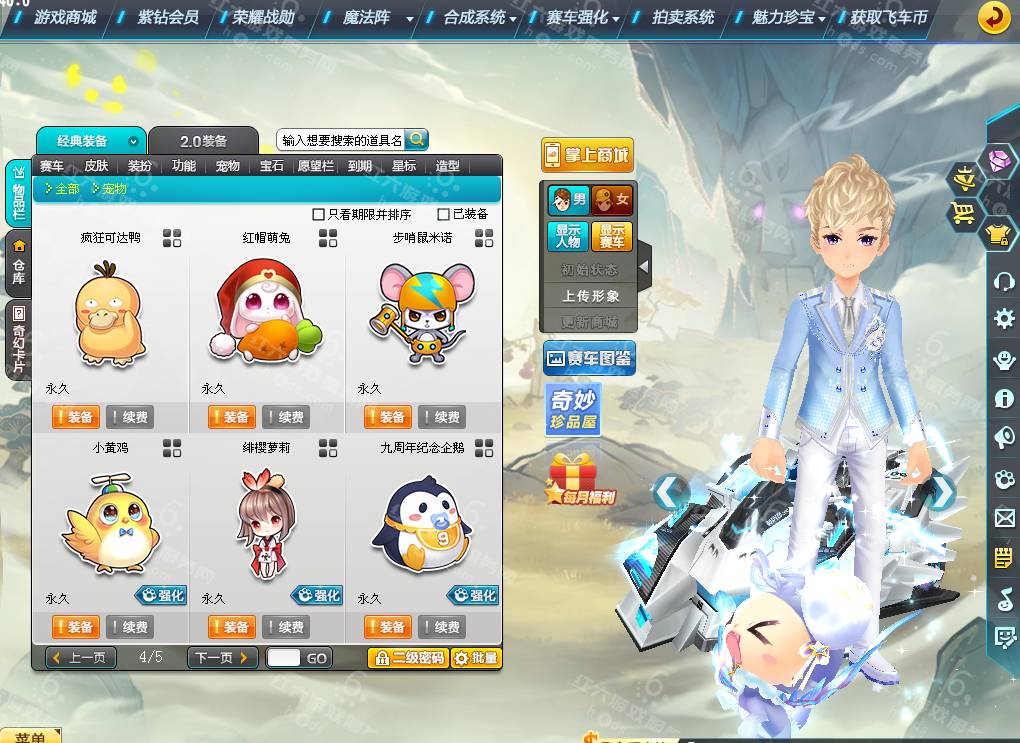Click the item search text field

tap(342, 141)
